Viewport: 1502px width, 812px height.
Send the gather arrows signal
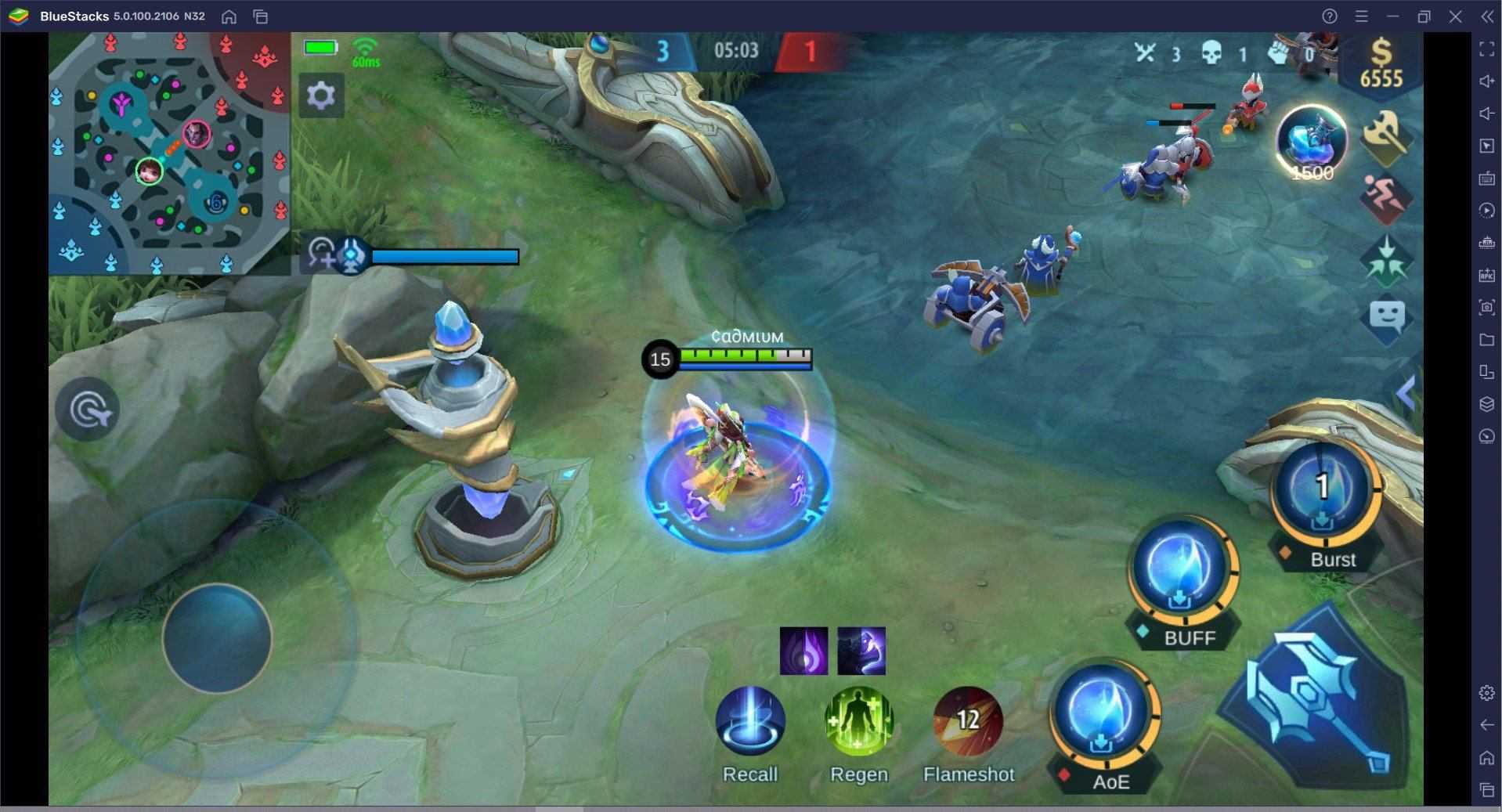click(1386, 259)
